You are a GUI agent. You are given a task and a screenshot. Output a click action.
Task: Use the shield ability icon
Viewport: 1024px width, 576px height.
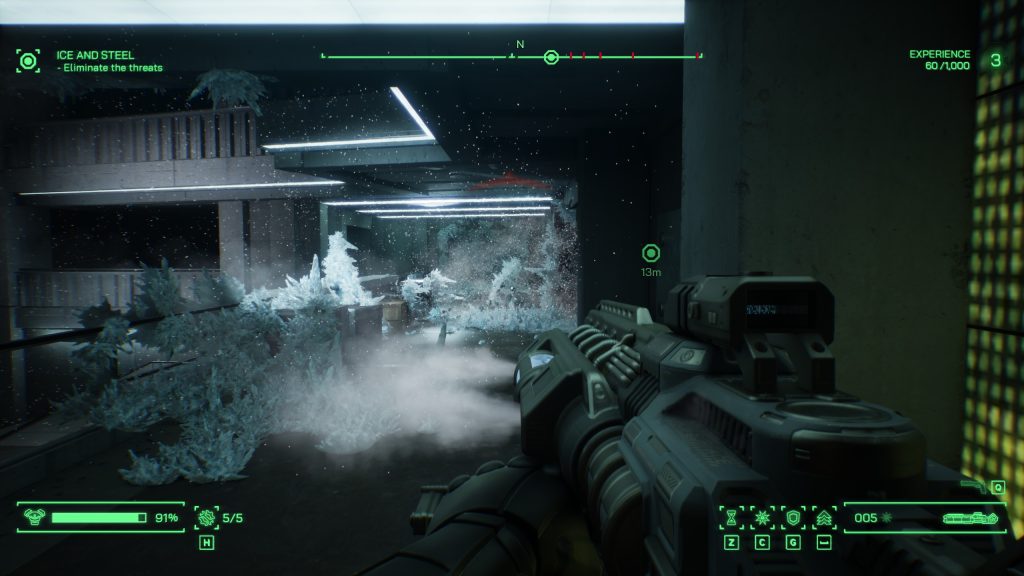coord(793,517)
